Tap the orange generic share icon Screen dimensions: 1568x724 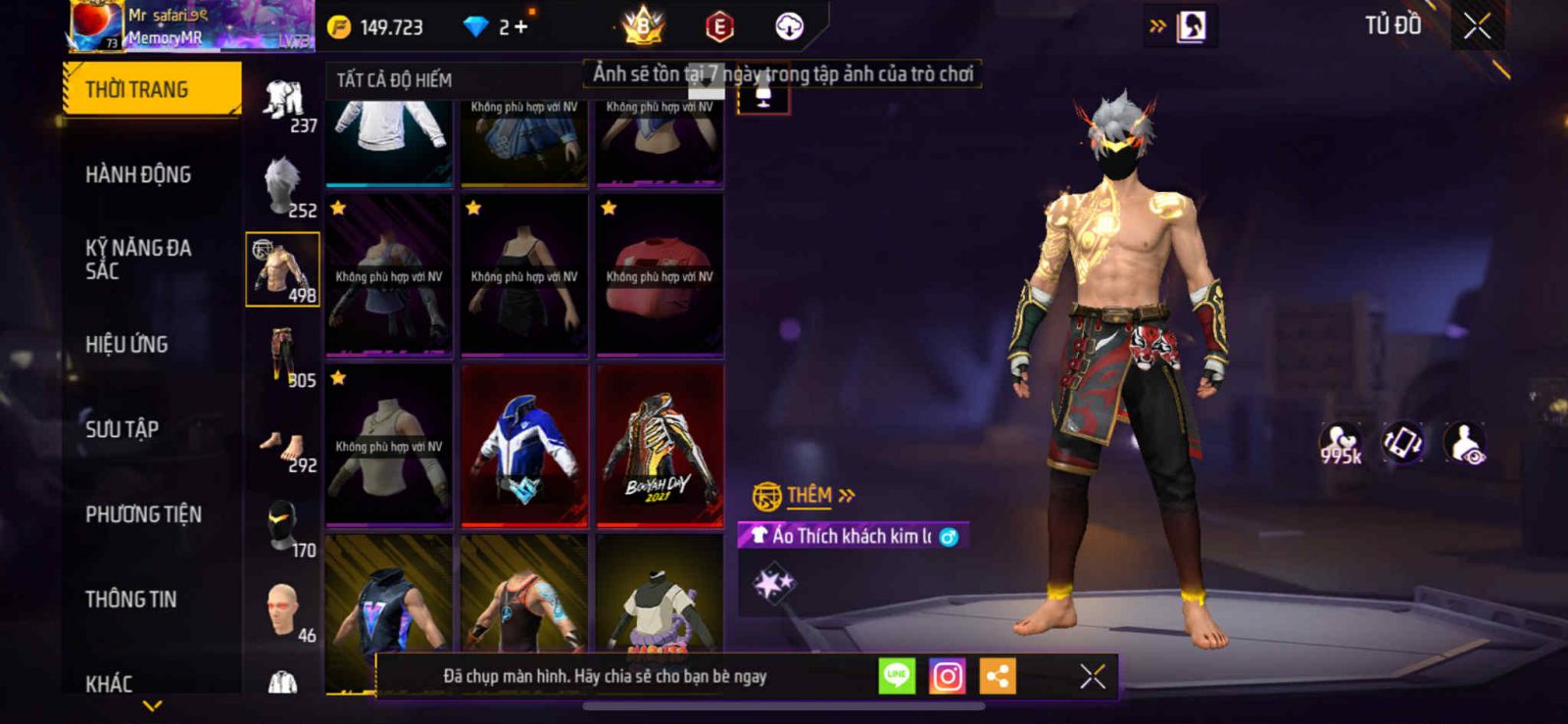point(998,676)
